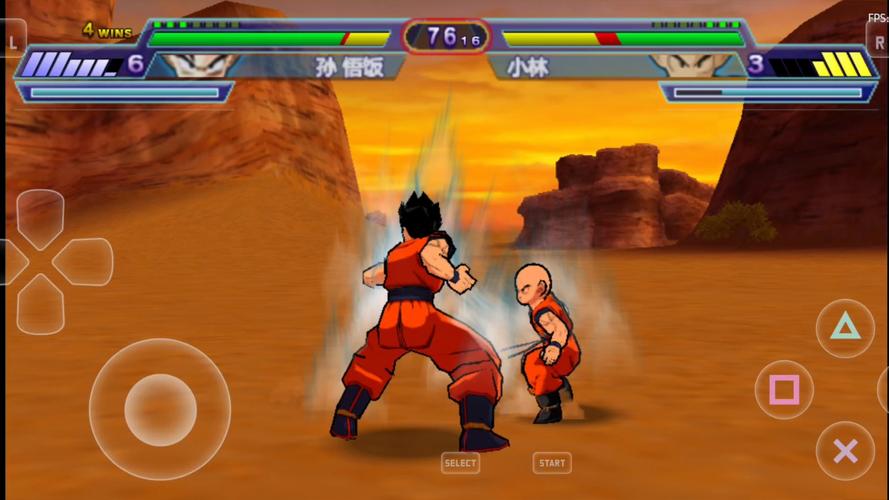
Task: Tap the D-pad down arrow
Action: tap(40, 304)
